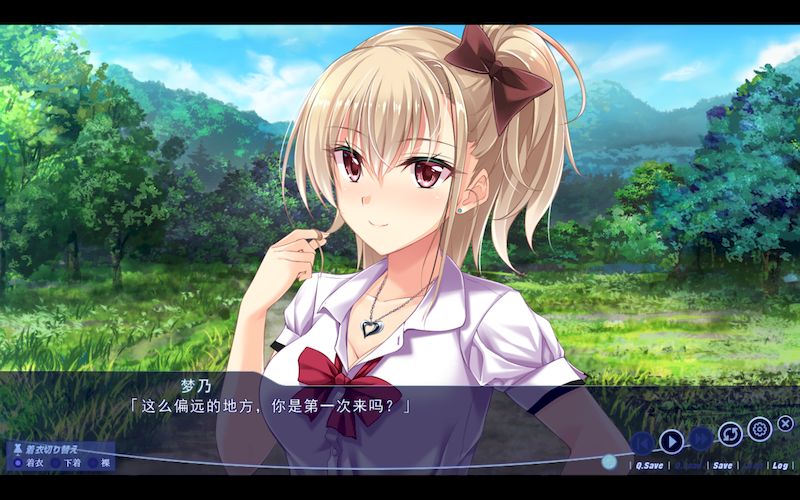Open the Save menu

pyautogui.click(x=721, y=465)
